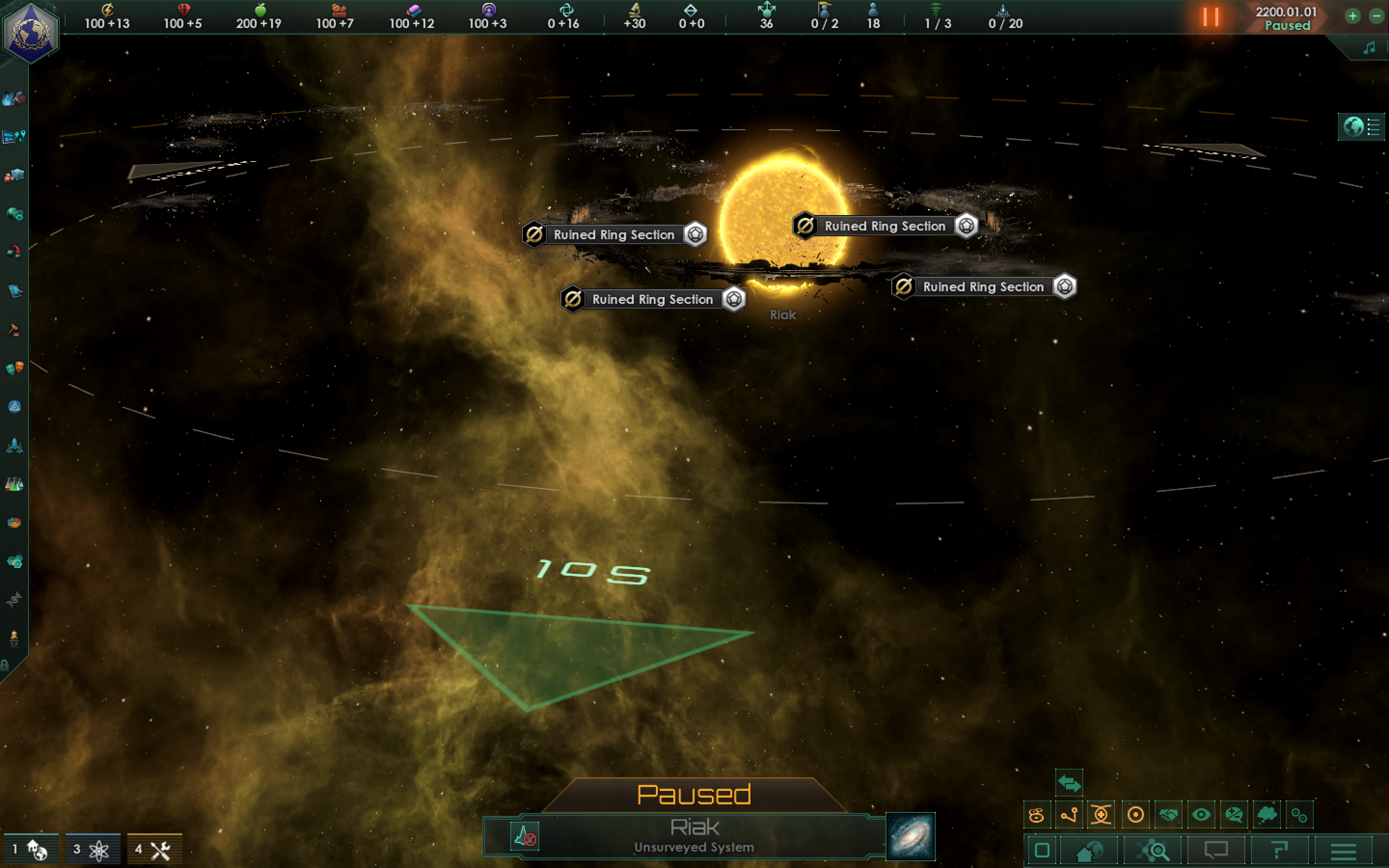Screen dimensions: 1389x868
Task: Click the music note to open sound options
Action: point(1370,48)
